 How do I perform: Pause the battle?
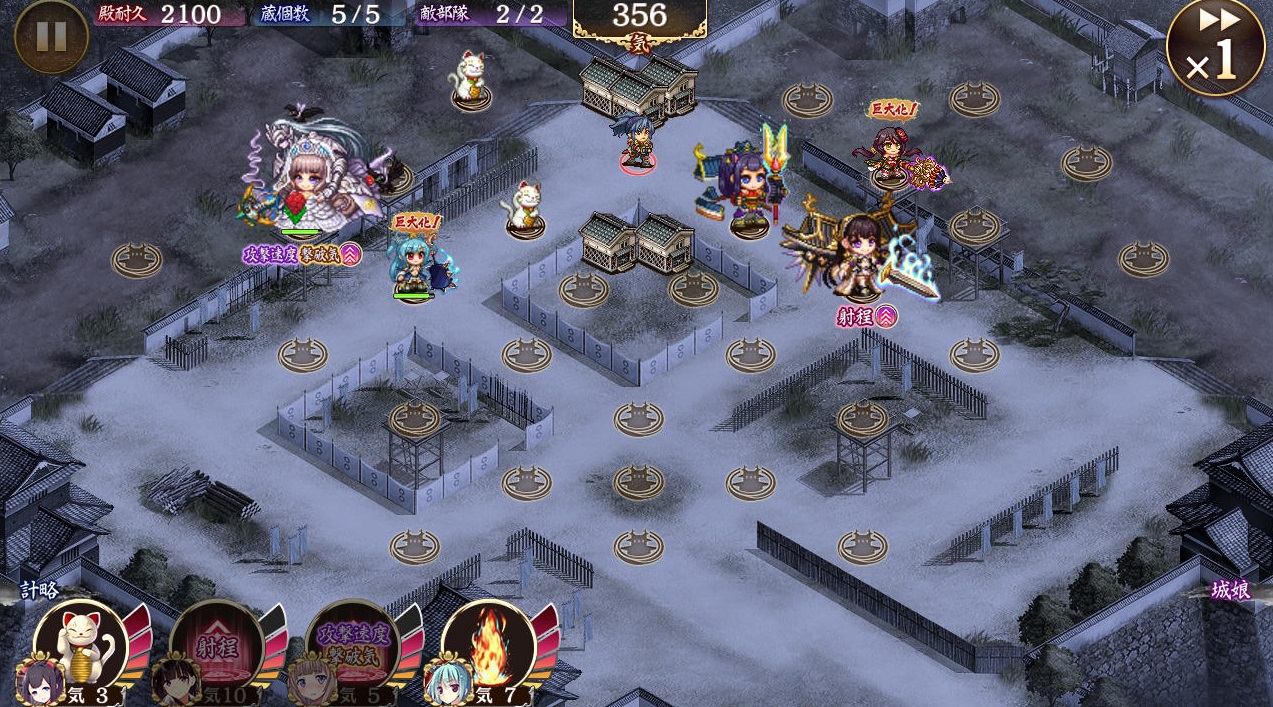click(x=51, y=36)
